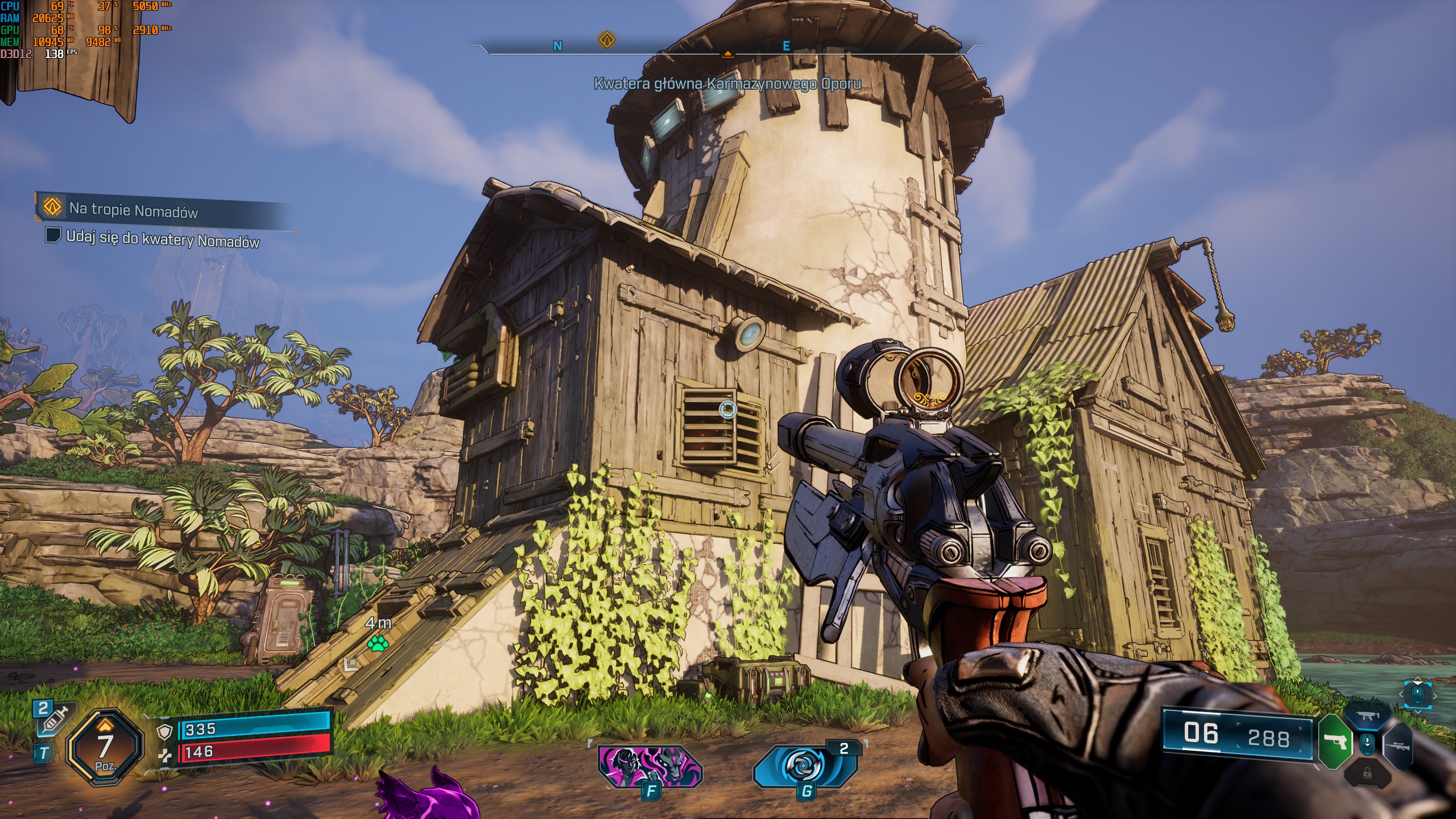Switch to the submachine gun slot
Viewport: 1456px width, 819px height.
[1366, 716]
